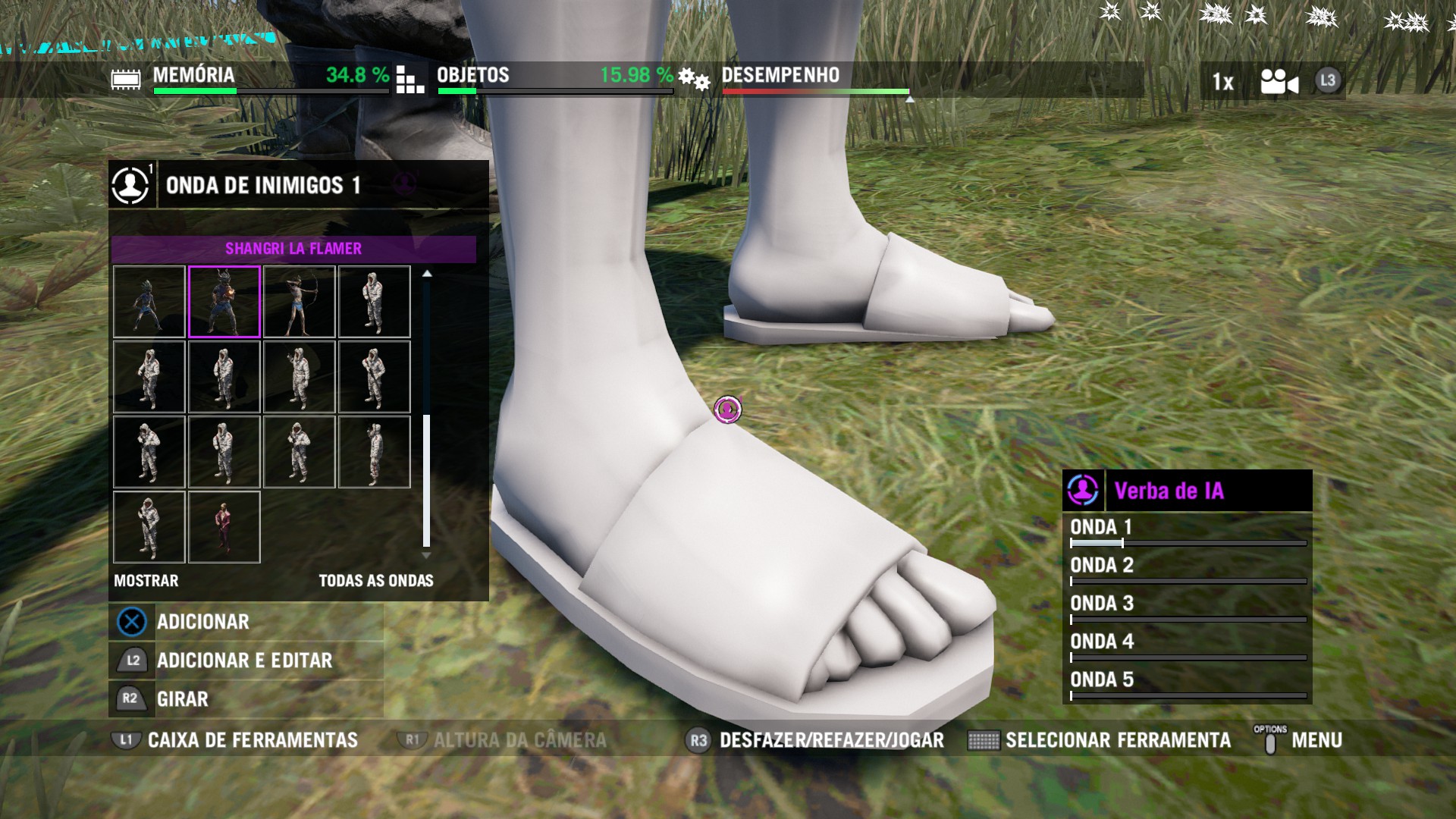Change the Mostrar filter from Todas as Ondas

[x=375, y=581]
